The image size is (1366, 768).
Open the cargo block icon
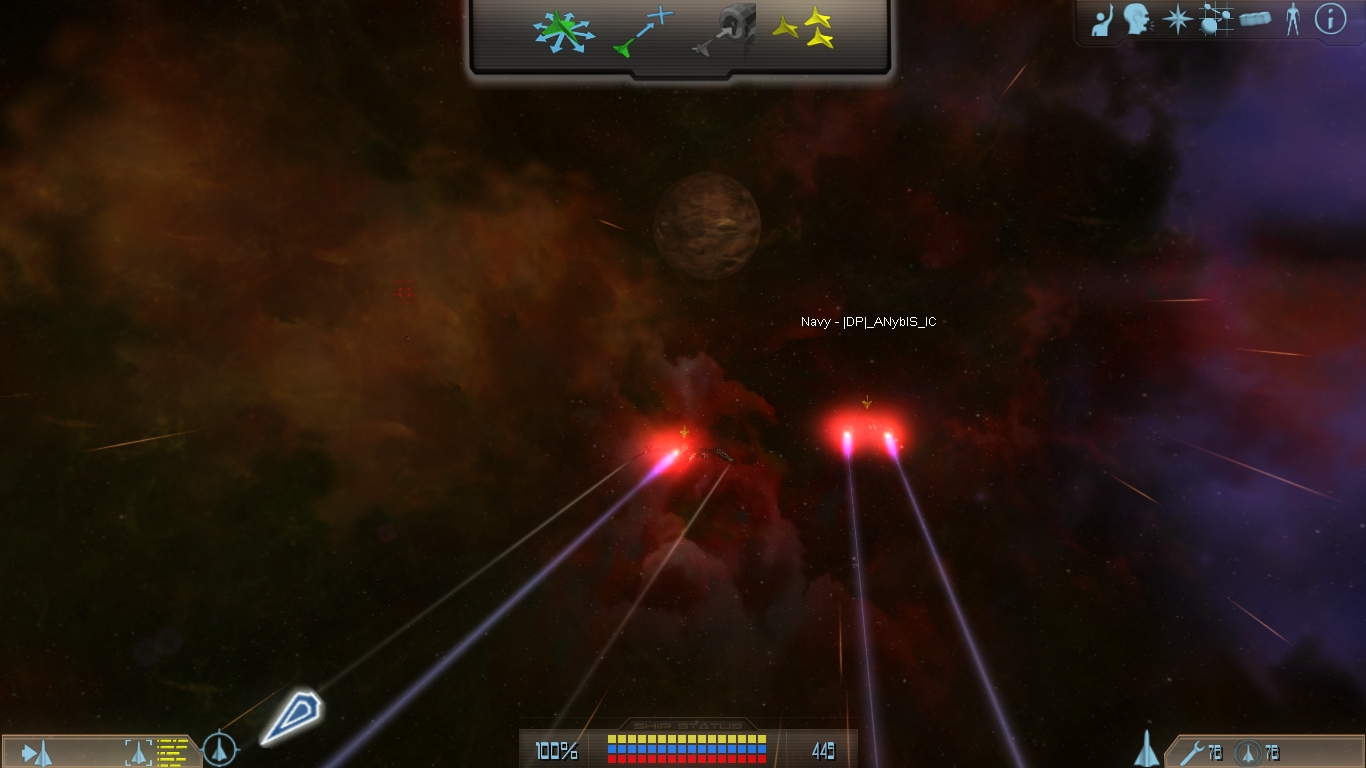coord(1255,19)
